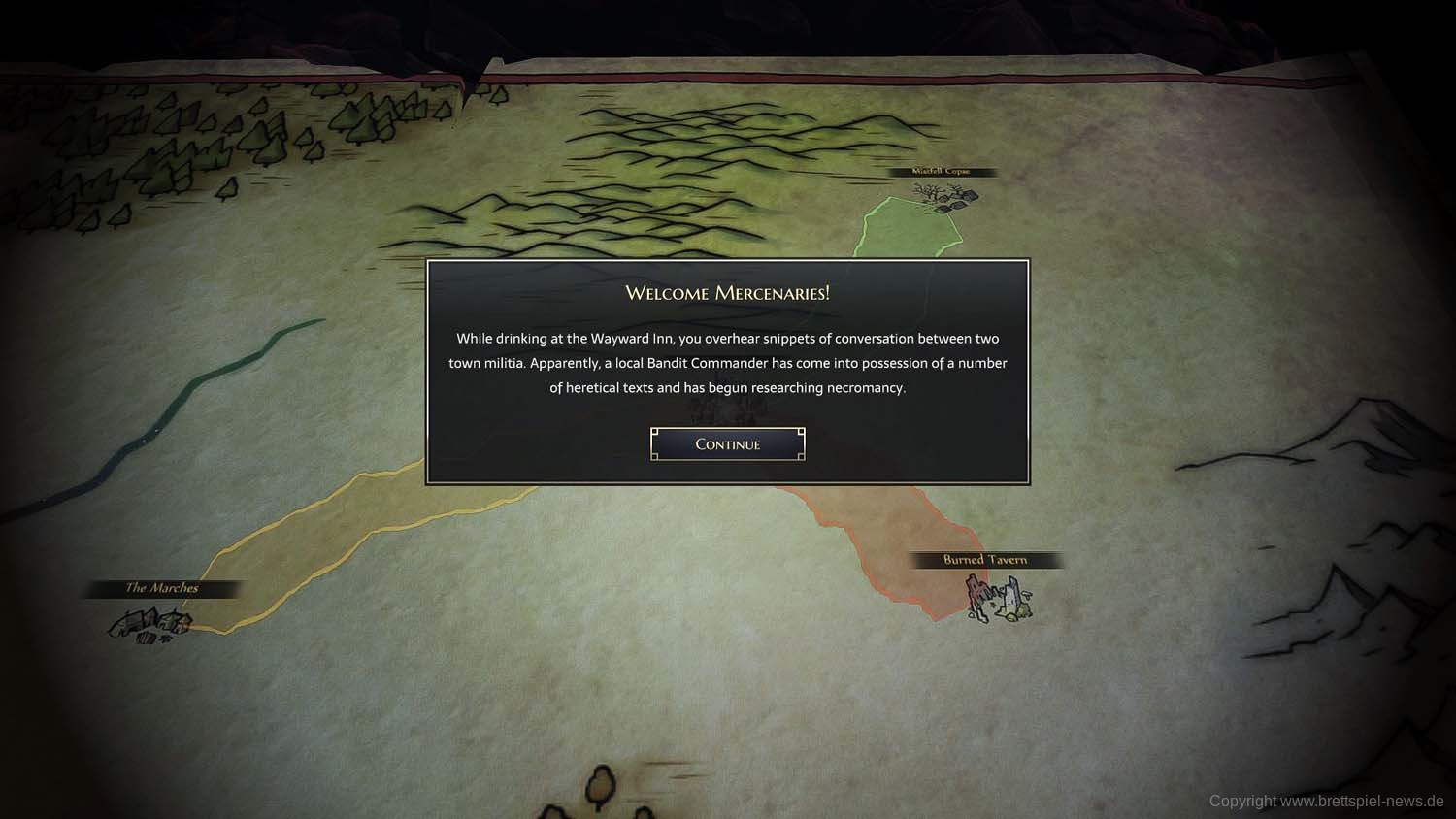This screenshot has width=1456, height=819.
Task: Choose The Marches location marker
Action: pos(149,622)
